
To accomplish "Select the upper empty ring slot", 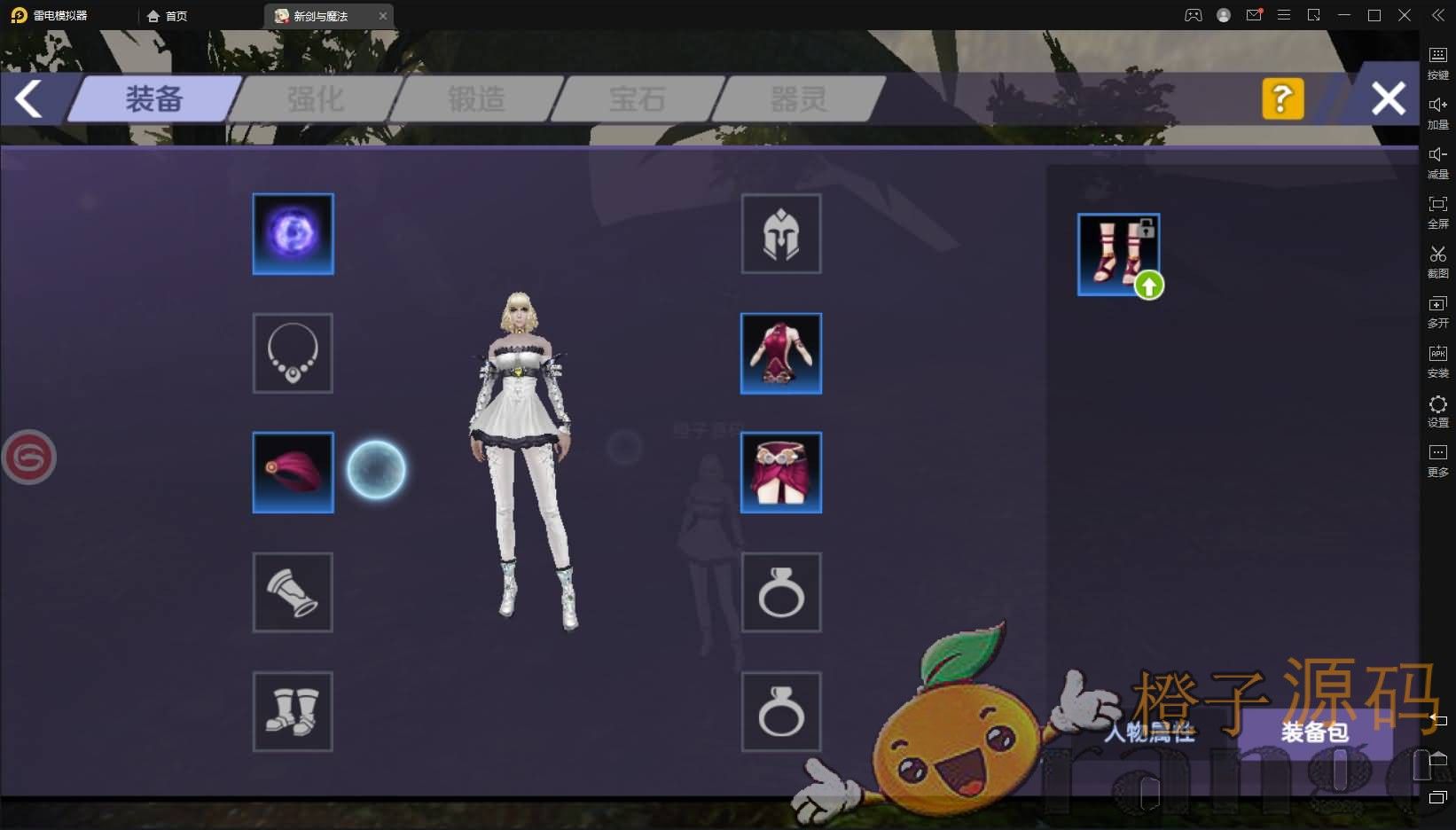I will [x=780, y=592].
